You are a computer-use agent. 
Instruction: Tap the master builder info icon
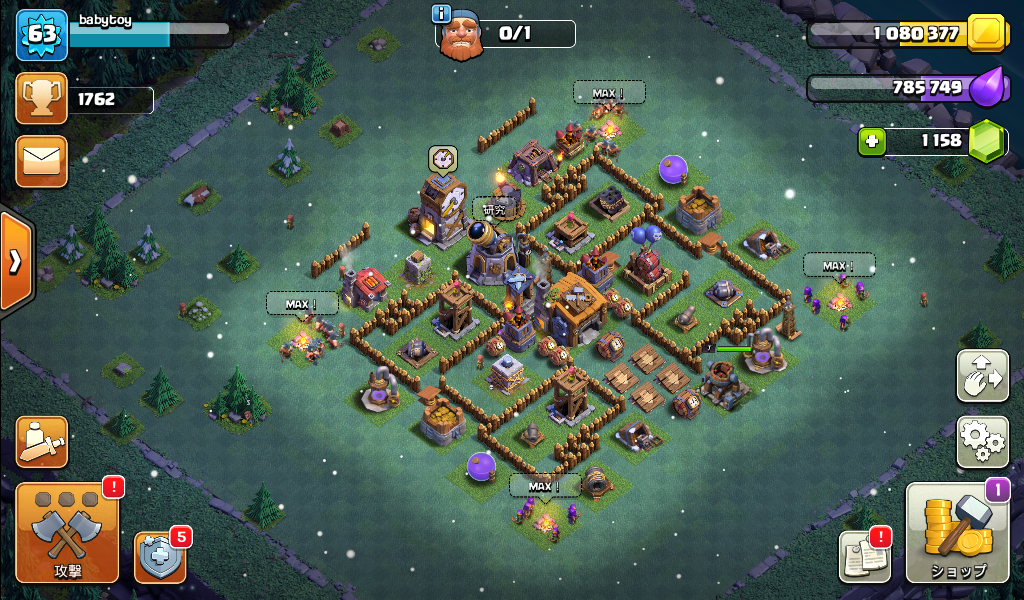[440, 13]
